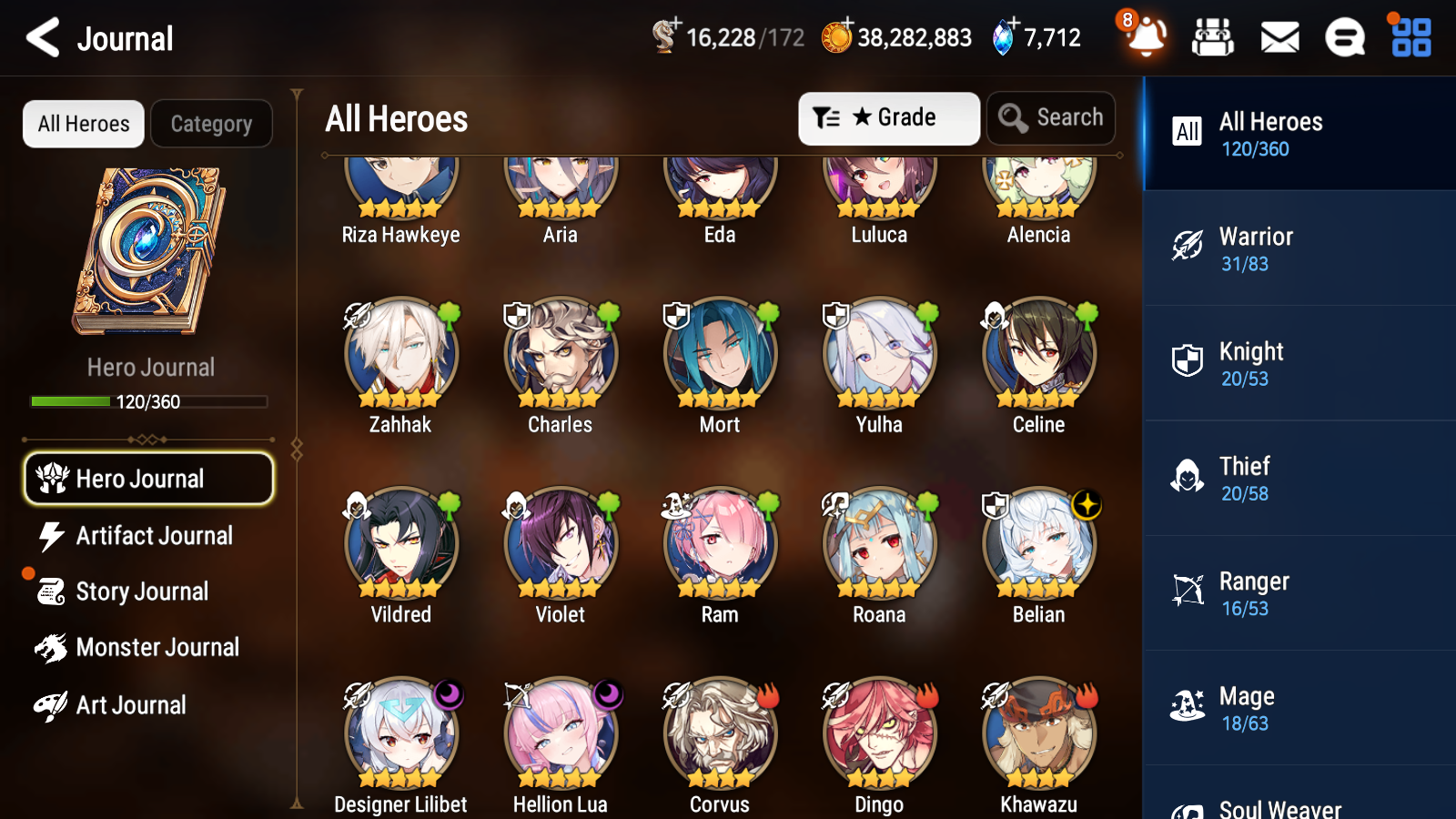
Task: Open the mailbox icon
Action: (1279, 38)
